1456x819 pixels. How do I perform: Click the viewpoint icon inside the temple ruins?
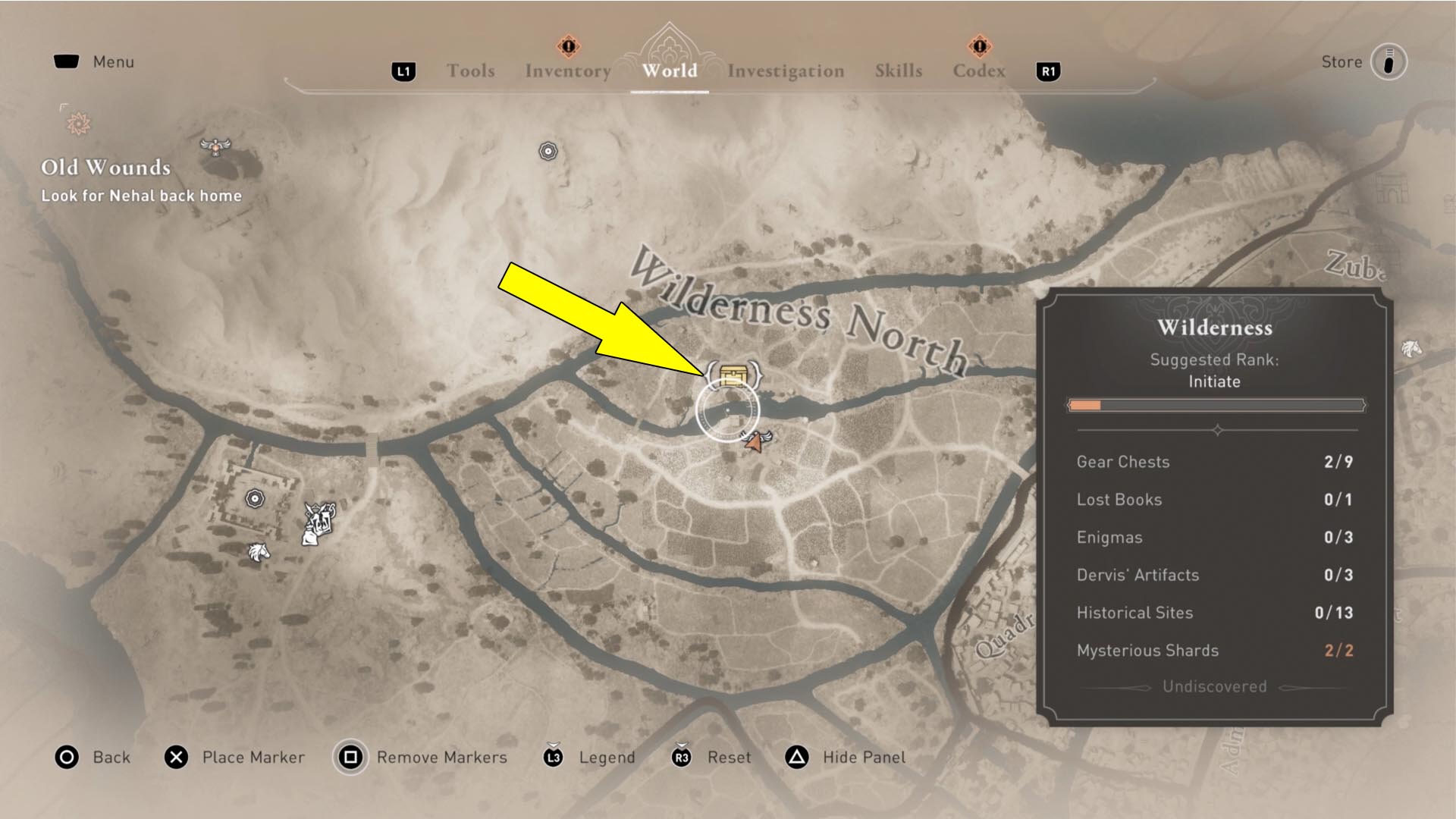coord(253,497)
